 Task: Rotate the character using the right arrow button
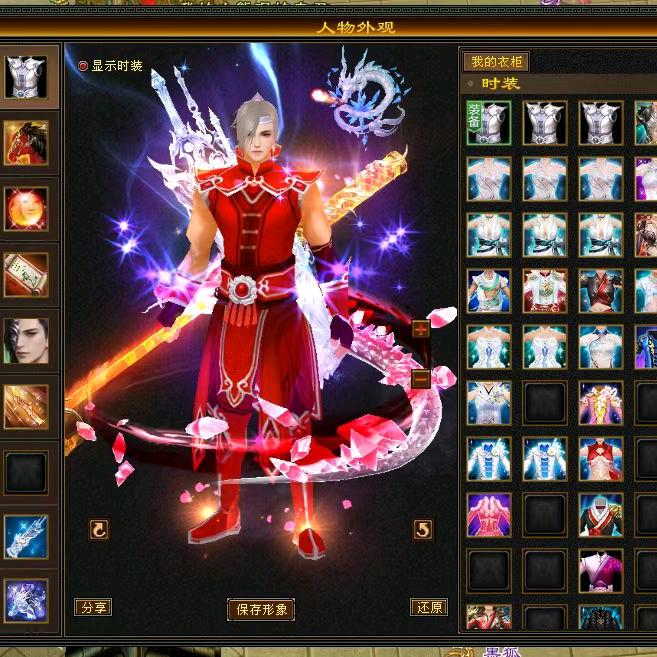point(423,529)
